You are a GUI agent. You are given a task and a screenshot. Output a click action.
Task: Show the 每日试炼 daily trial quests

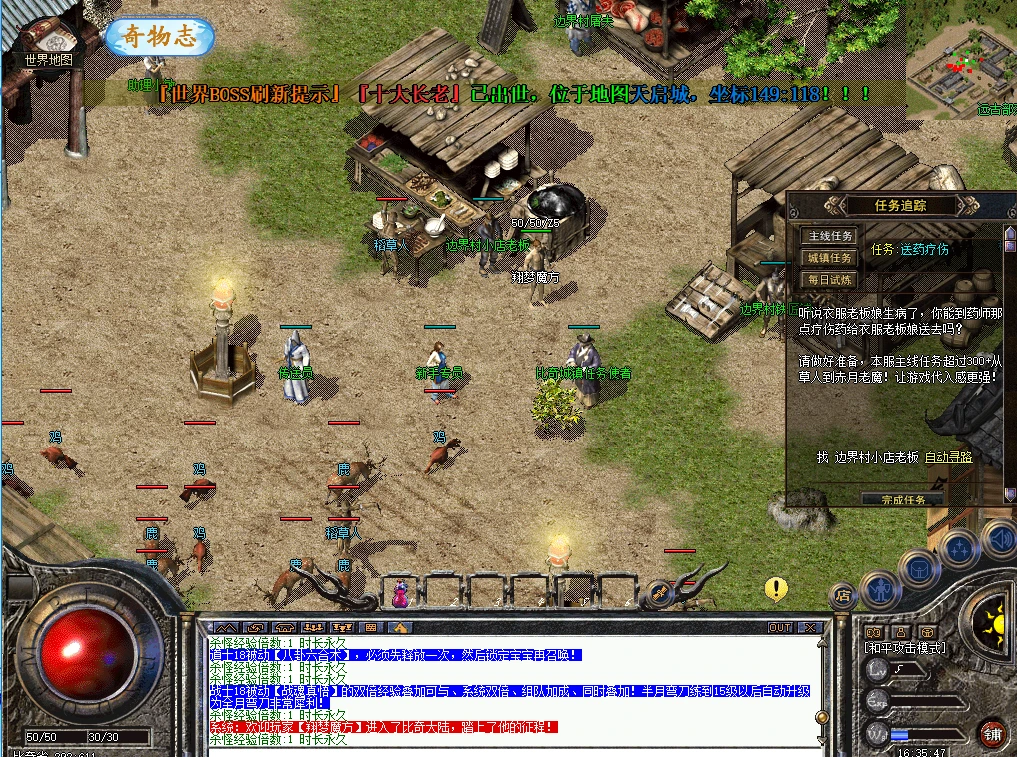click(x=830, y=280)
